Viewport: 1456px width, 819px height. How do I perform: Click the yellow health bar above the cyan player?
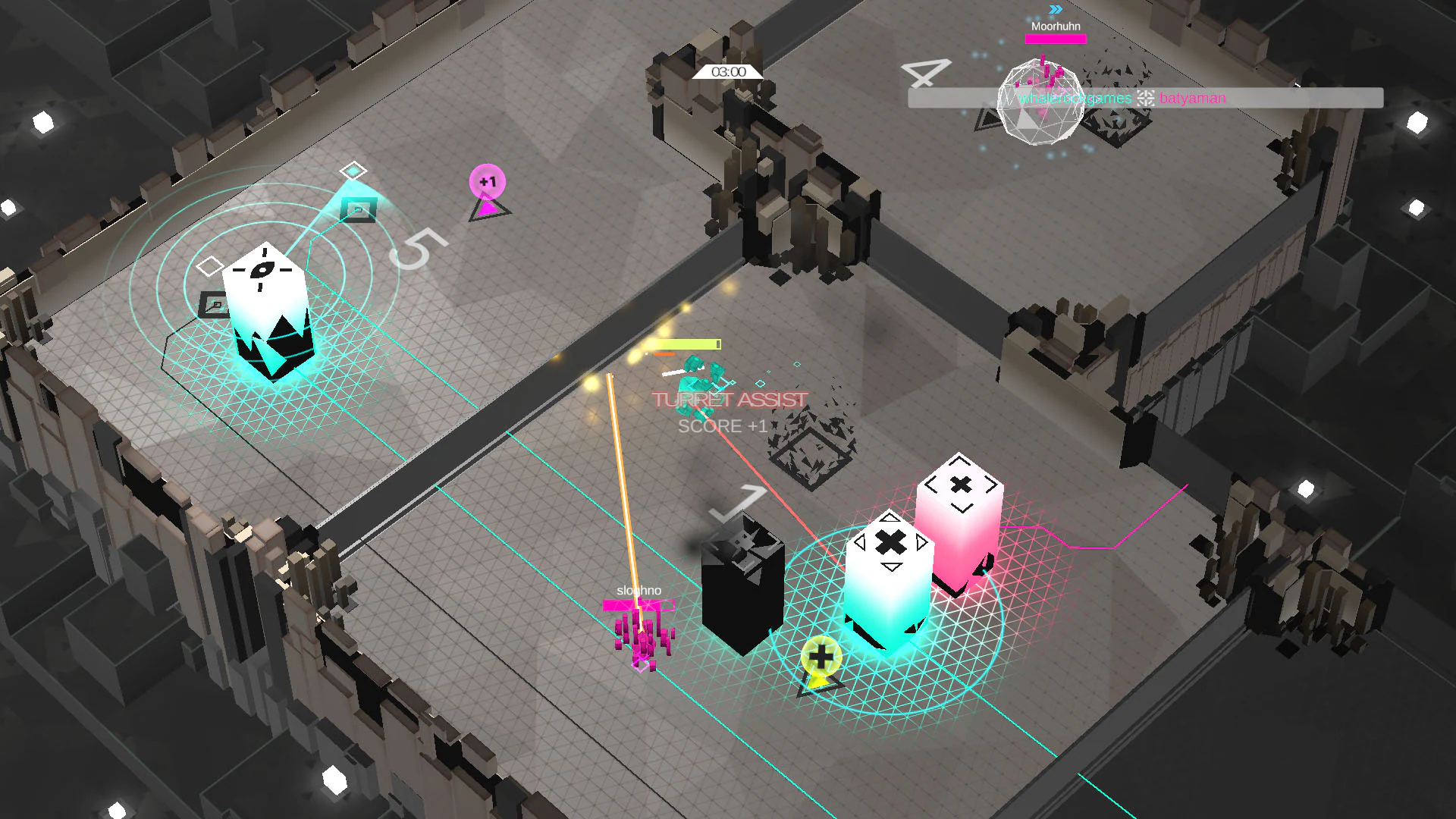(x=685, y=343)
